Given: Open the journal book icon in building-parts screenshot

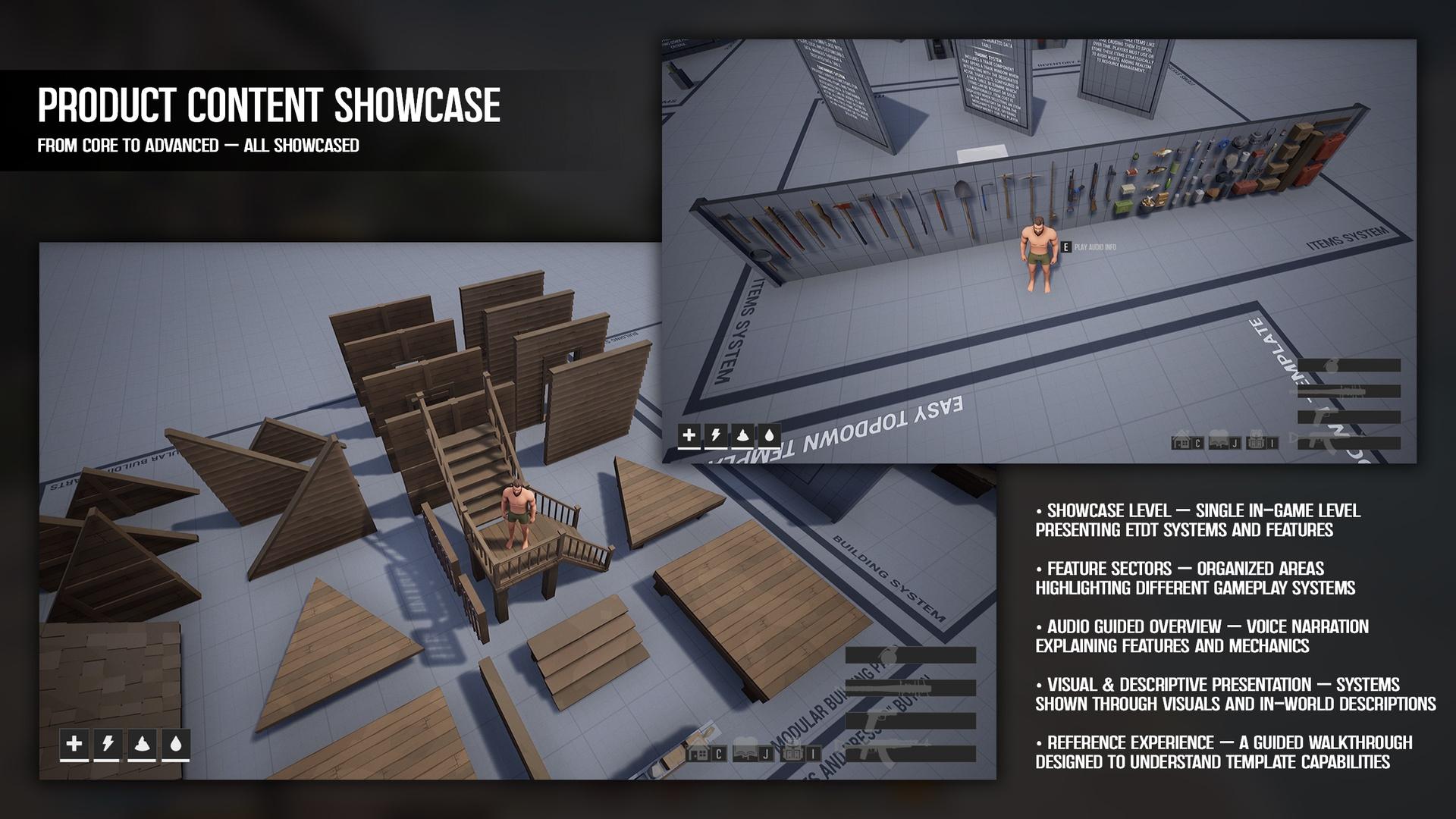Looking at the screenshot, I should coord(745,754).
